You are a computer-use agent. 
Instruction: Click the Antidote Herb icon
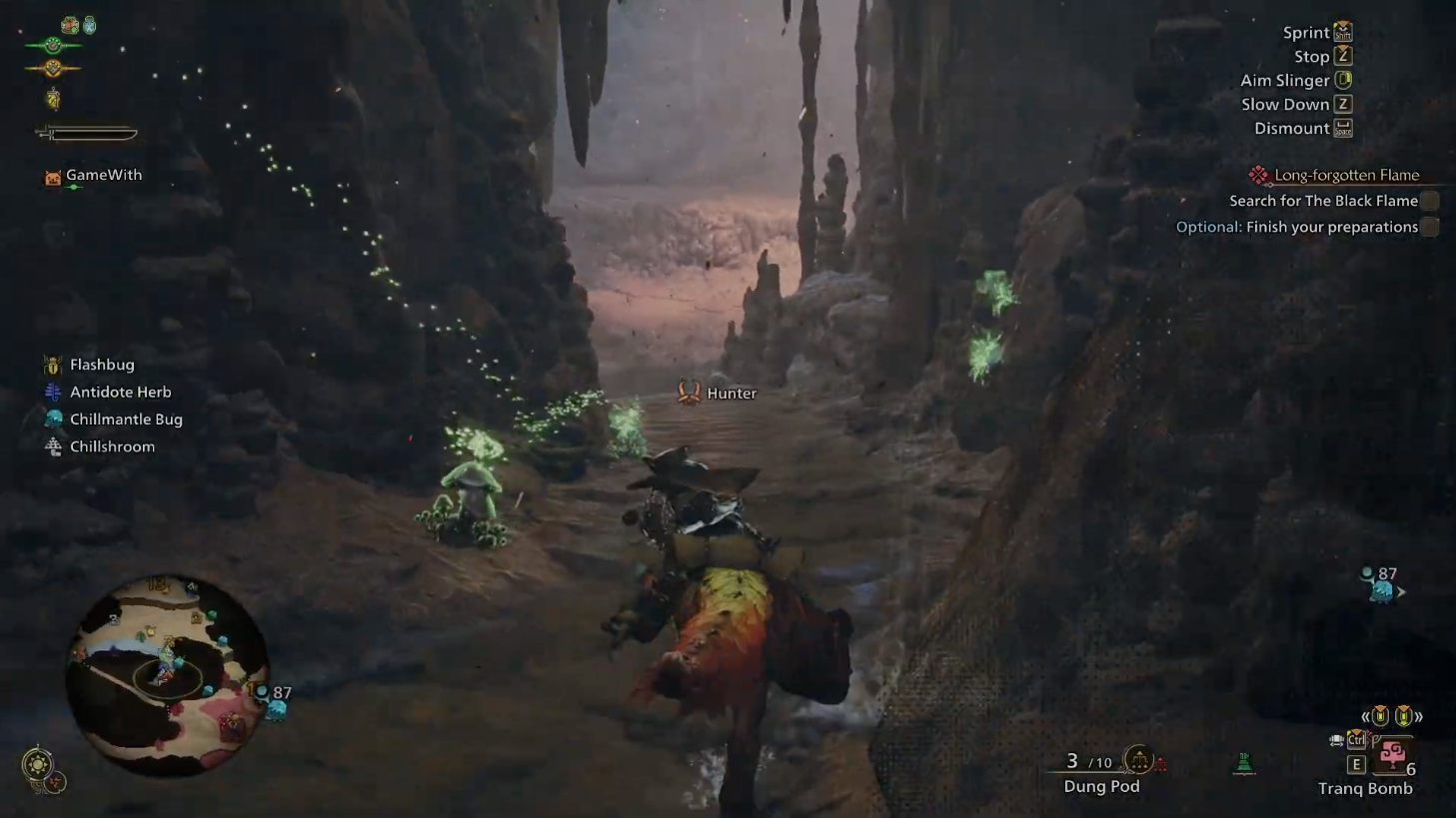coord(51,392)
